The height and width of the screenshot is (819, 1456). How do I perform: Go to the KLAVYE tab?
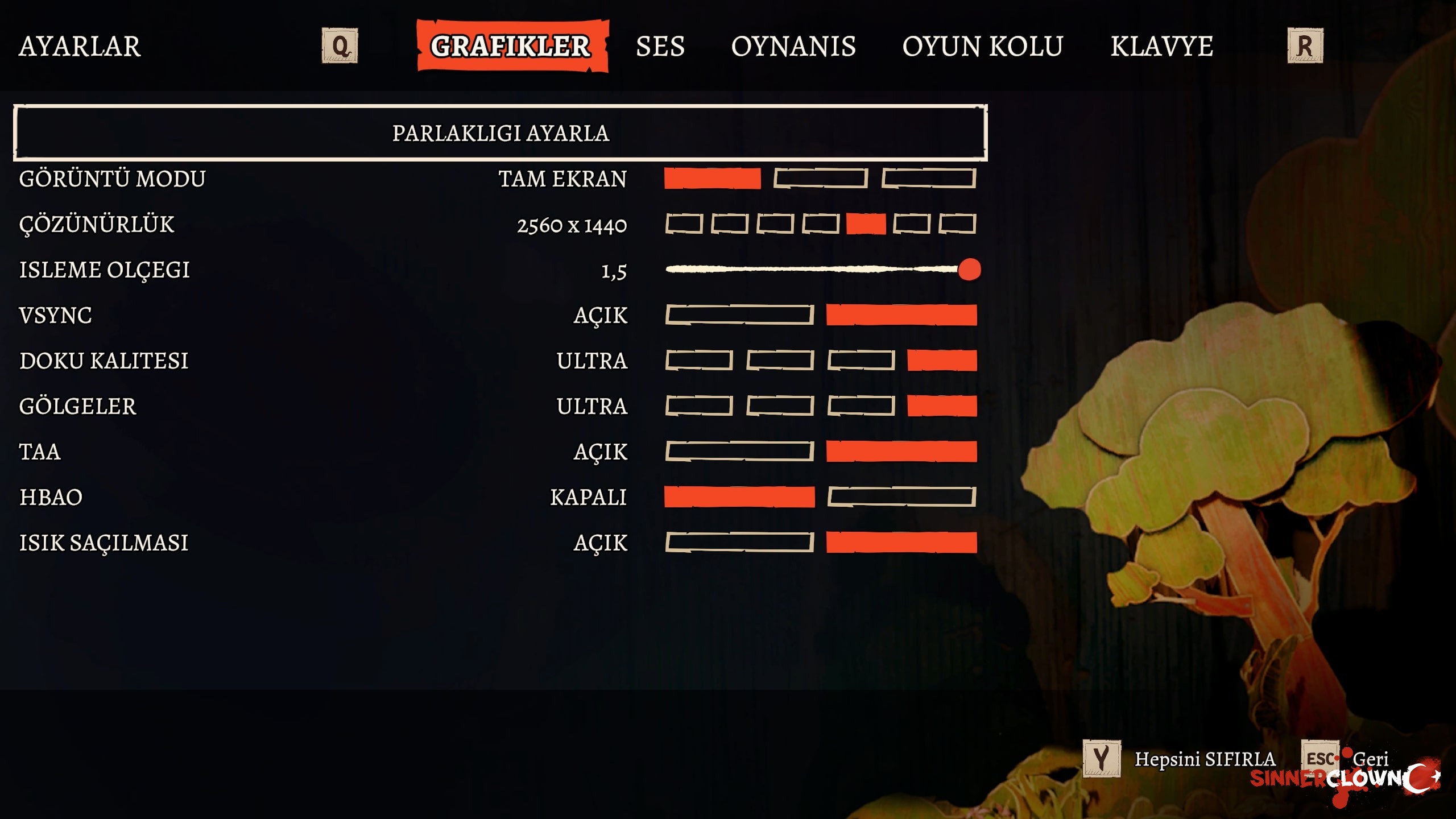1161,46
